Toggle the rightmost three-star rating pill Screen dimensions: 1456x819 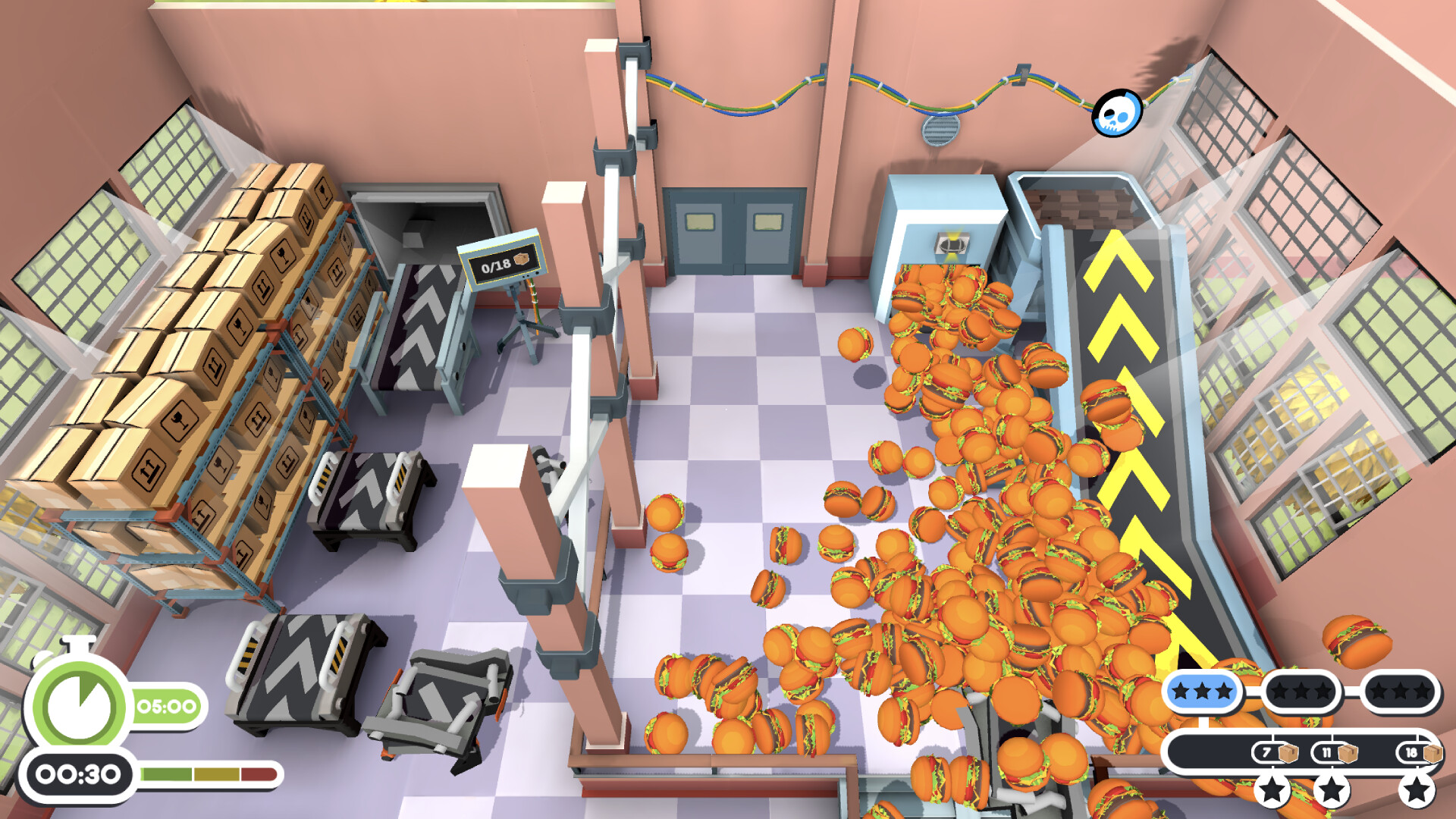point(1400,690)
